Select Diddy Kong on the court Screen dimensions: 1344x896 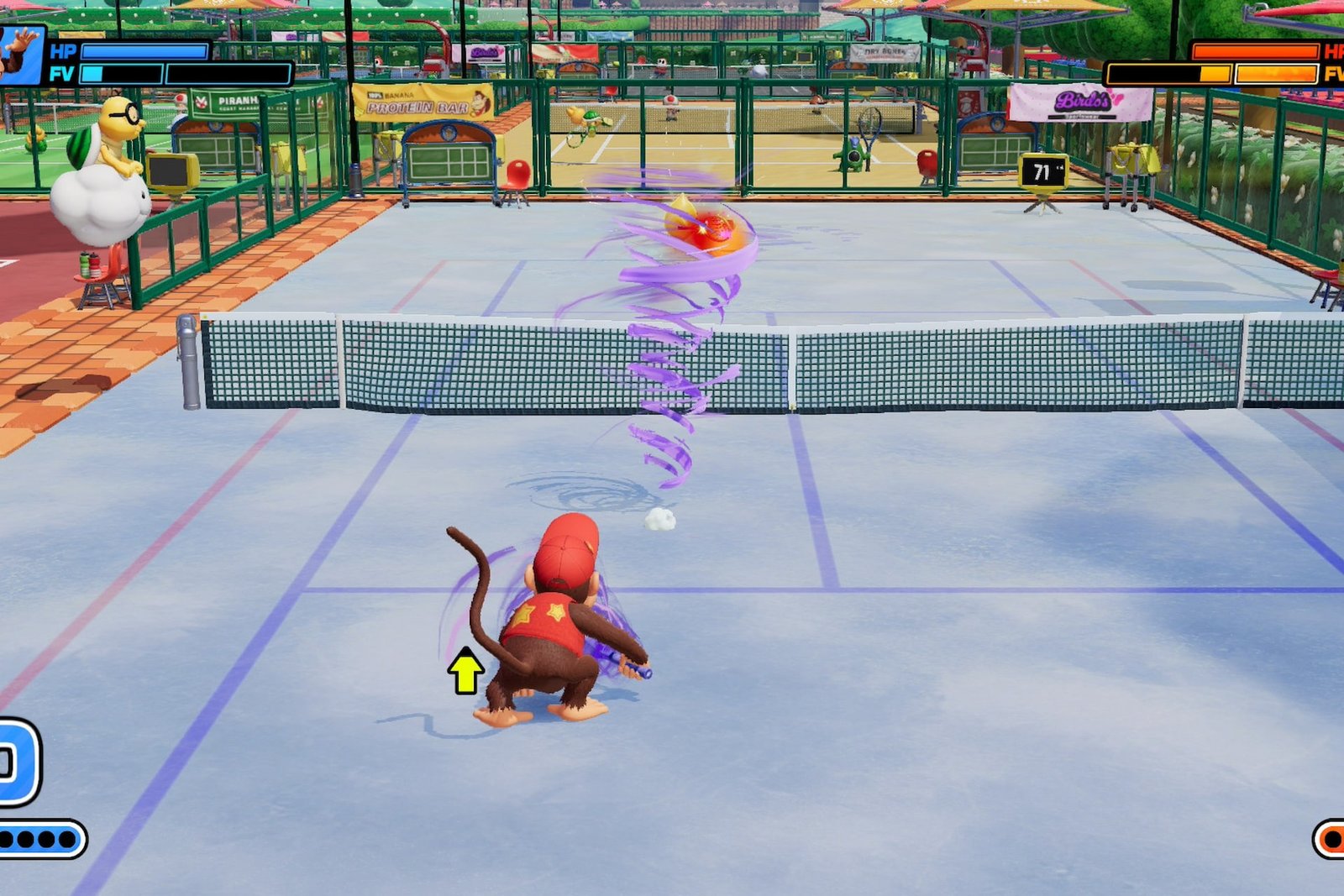(550, 621)
